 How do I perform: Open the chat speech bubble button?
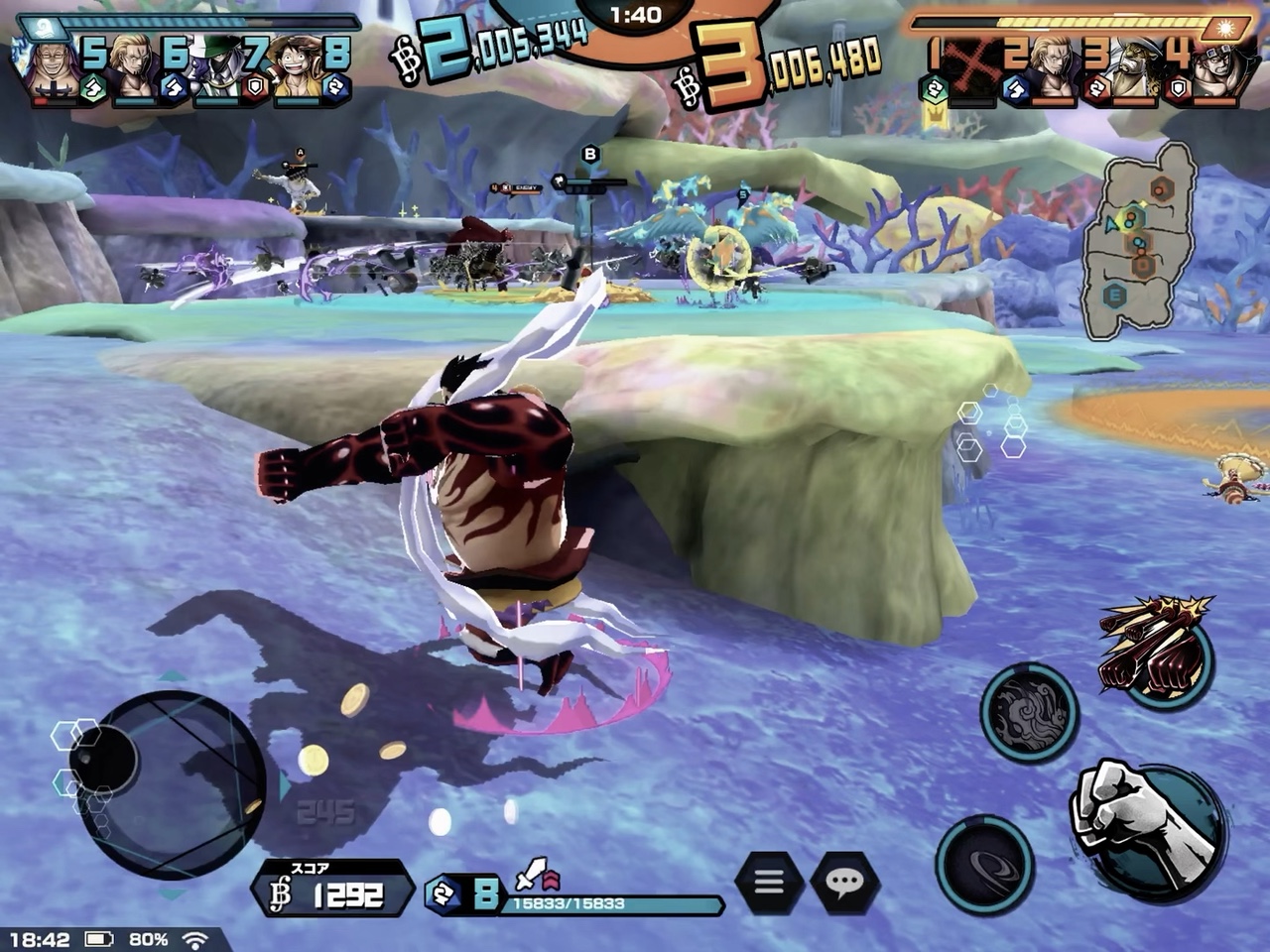844,880
